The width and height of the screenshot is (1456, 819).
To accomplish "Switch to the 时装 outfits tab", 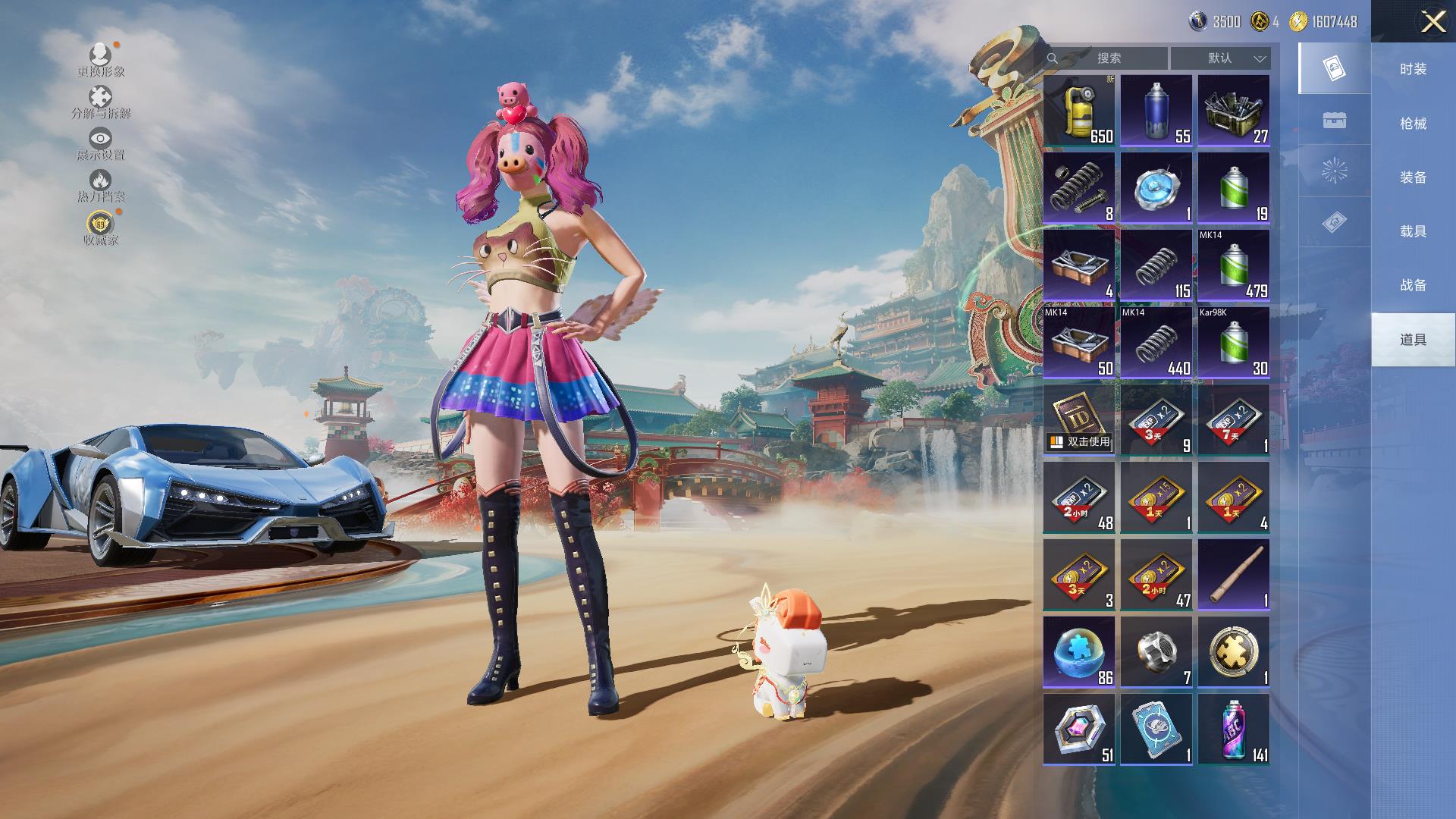I will (1413, 69).
